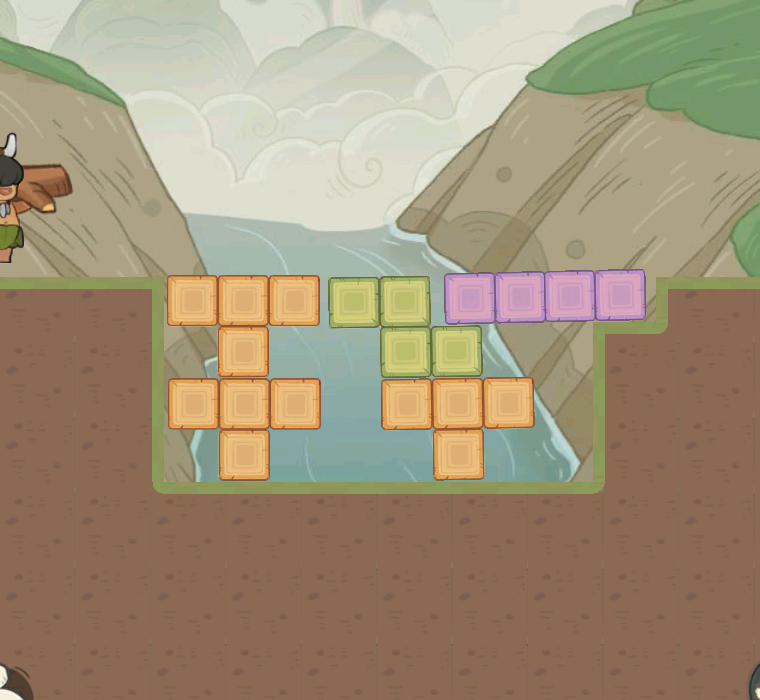Select the green zigzag block piece
This screenshot has width=760, height=700.
click(x=405, y=327)
